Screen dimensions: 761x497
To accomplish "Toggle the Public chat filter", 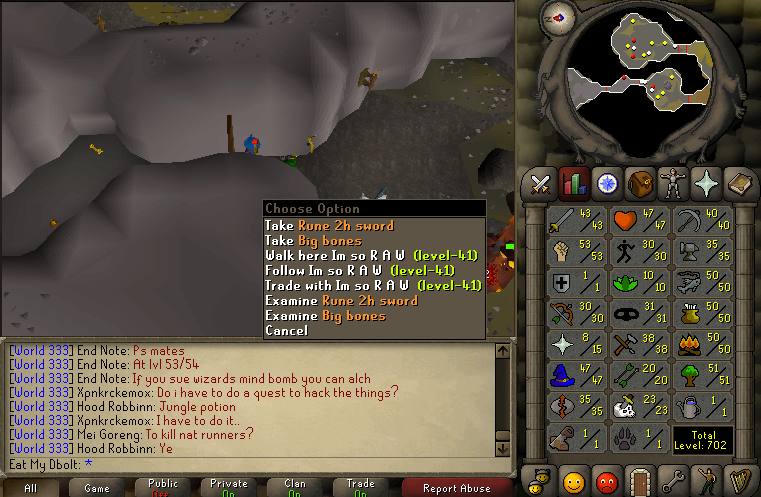I will point(163,488).
